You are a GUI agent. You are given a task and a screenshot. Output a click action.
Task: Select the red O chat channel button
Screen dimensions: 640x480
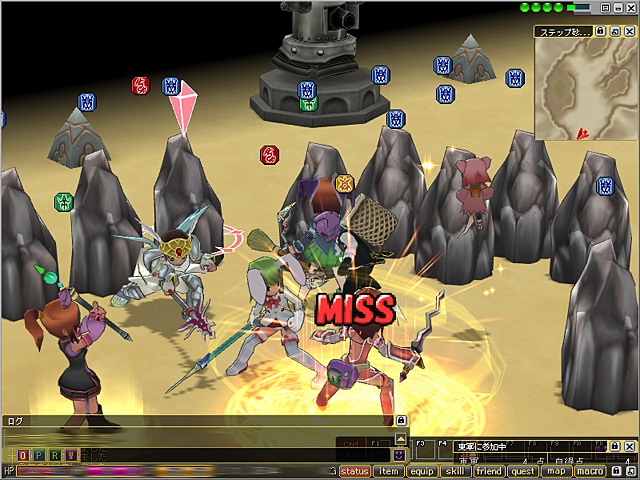point(23,455)
